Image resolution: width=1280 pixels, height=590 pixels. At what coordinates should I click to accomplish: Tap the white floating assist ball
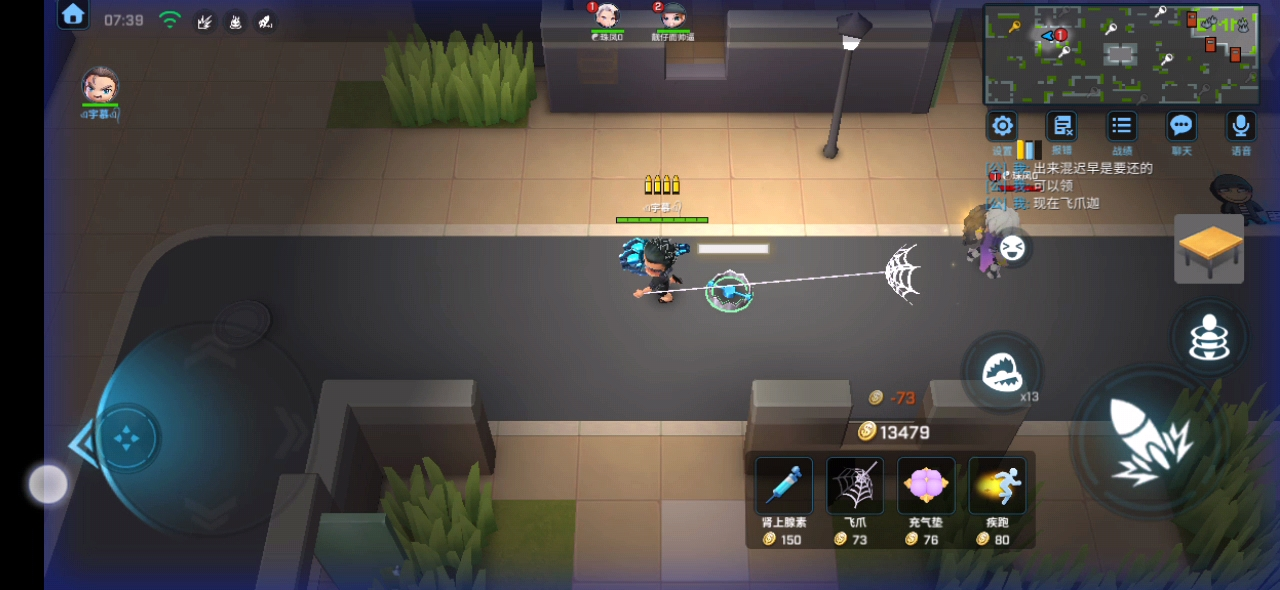(x=48, y=484)
